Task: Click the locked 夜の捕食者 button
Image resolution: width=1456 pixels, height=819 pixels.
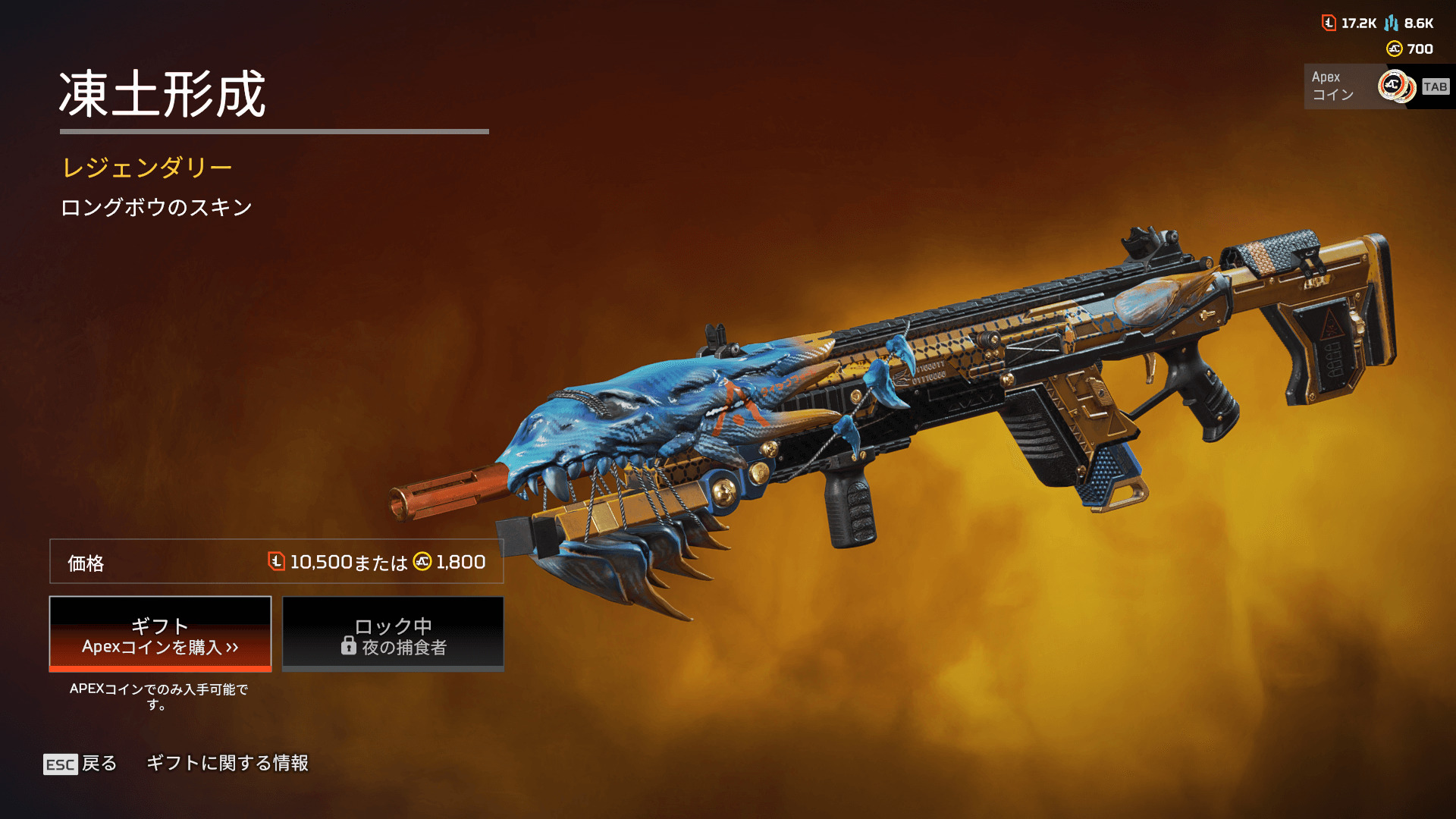Action: (393, 634)
